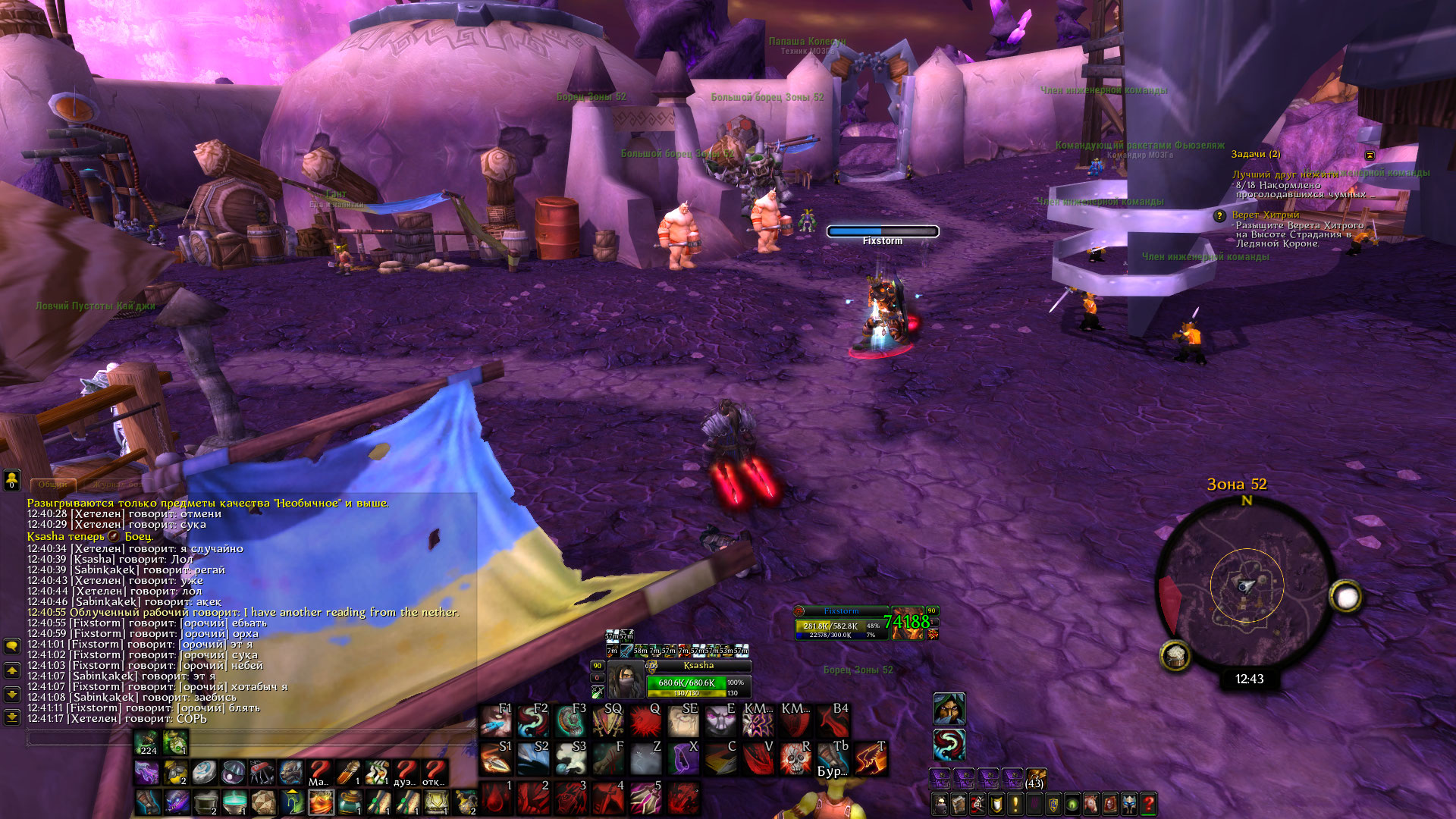Use the item stack showing 224
1456x819 pixels.
point(147,743)
